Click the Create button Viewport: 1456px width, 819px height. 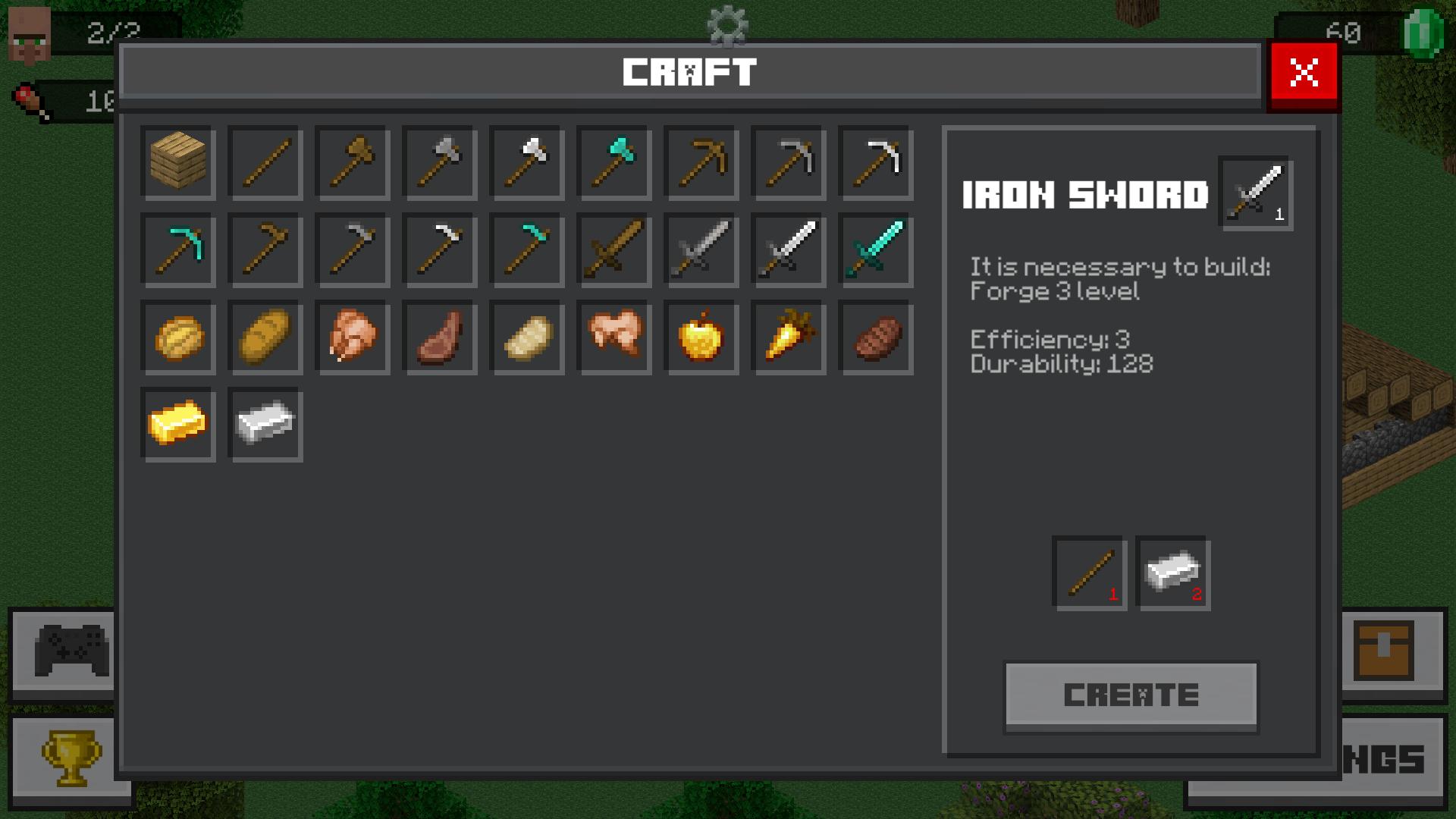pyautogui.click(x=1131, y=695)
